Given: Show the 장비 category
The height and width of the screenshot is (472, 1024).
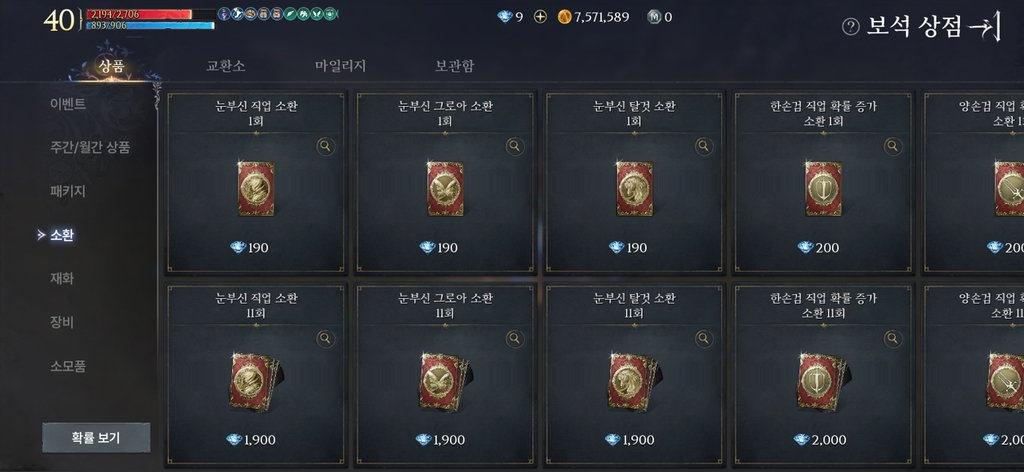Looking at the screenshot, I should coord(62,322).
